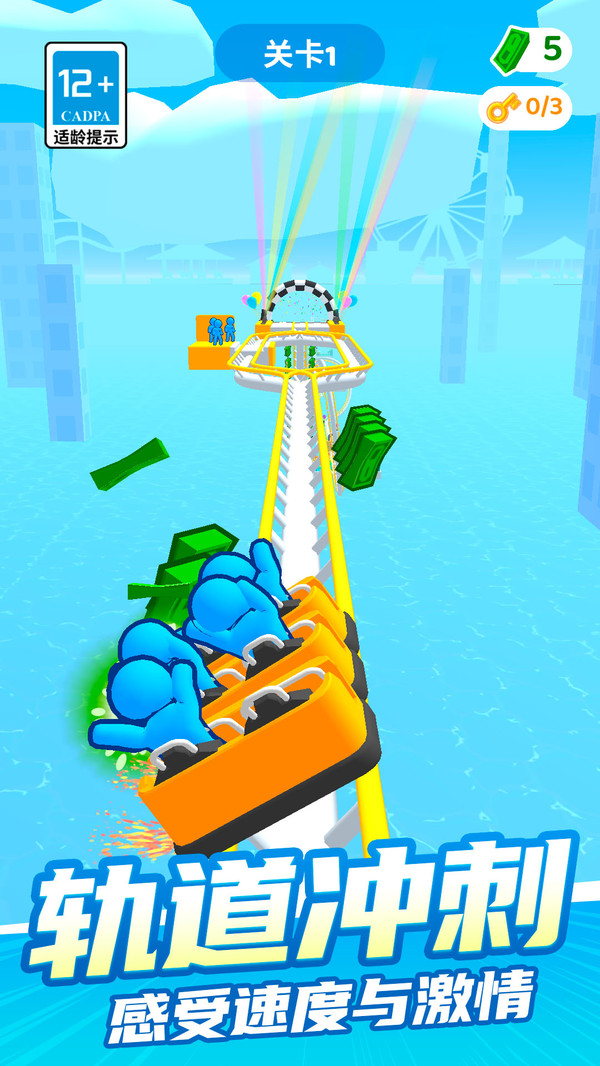Tap the 关卡1 level pill
Viewport: 600px width, 1066px height.
click(x=300, y=54)
